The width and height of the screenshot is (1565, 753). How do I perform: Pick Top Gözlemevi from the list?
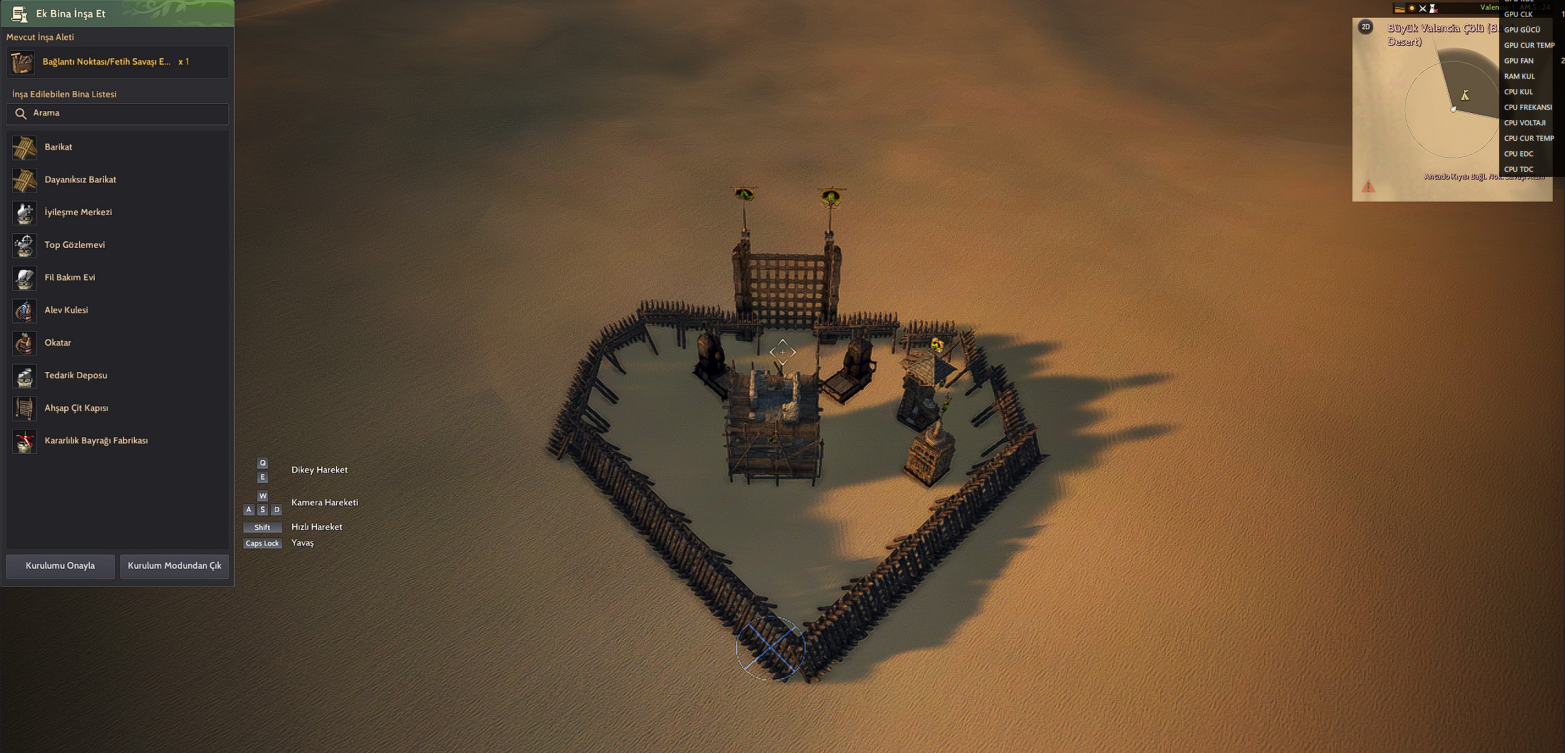(74, 245)
